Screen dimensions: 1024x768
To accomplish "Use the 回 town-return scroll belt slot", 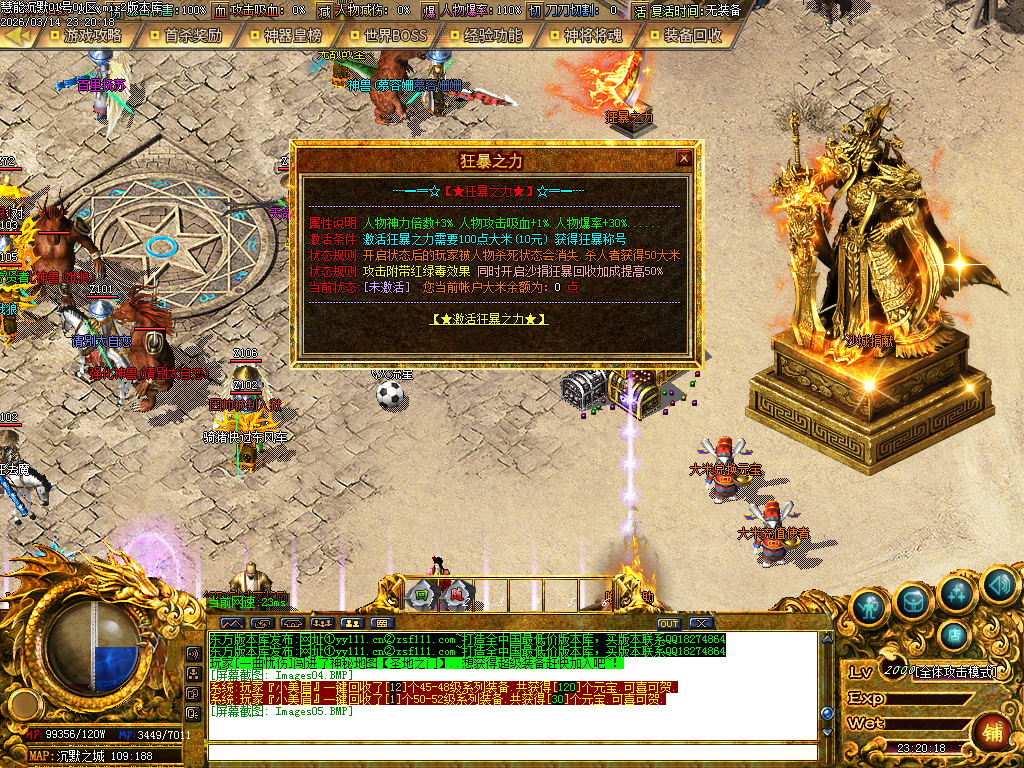I will pyautogui.click(x=421, y=594).
